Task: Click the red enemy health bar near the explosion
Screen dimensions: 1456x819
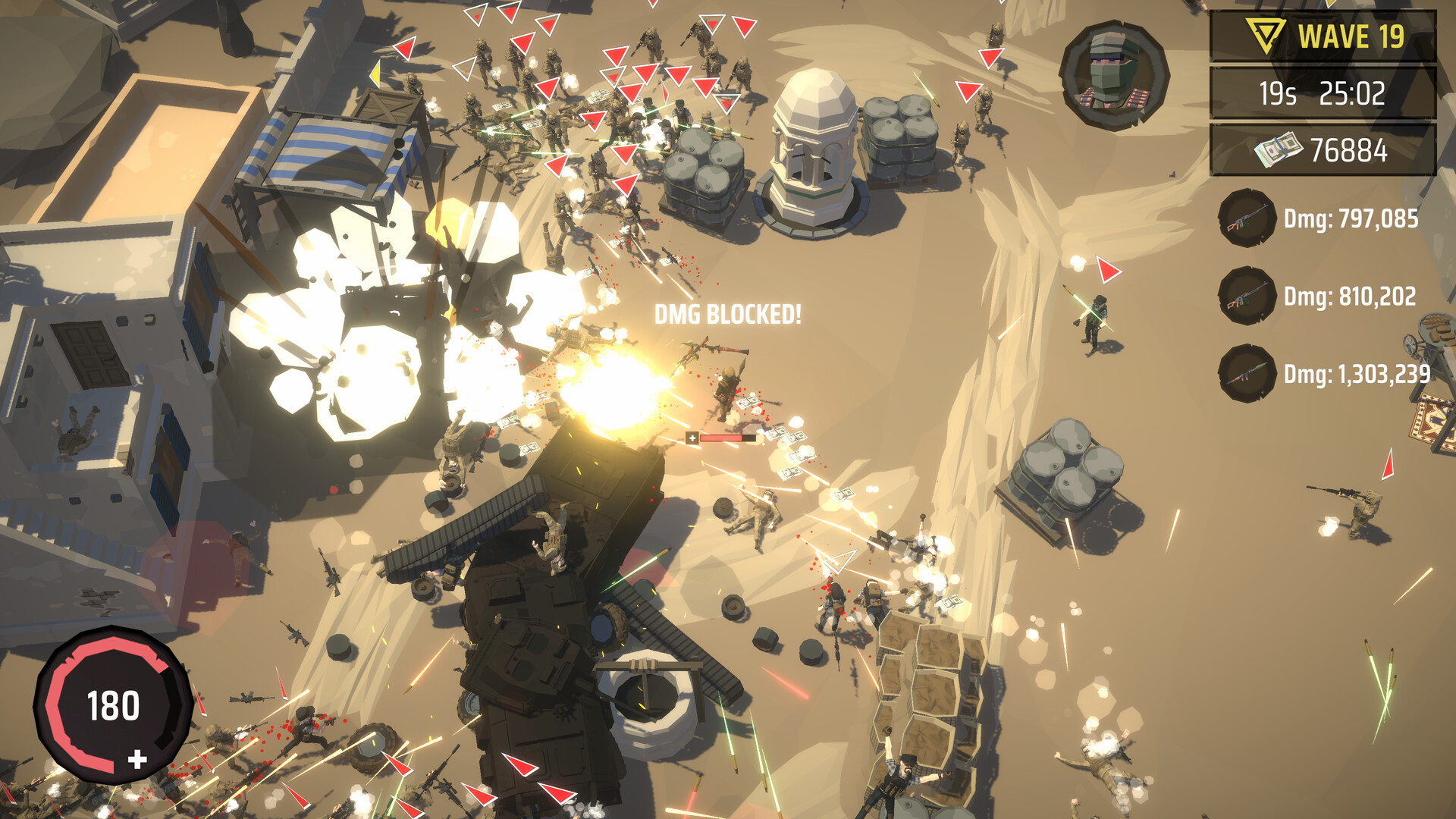Action: tap(723, 438)
